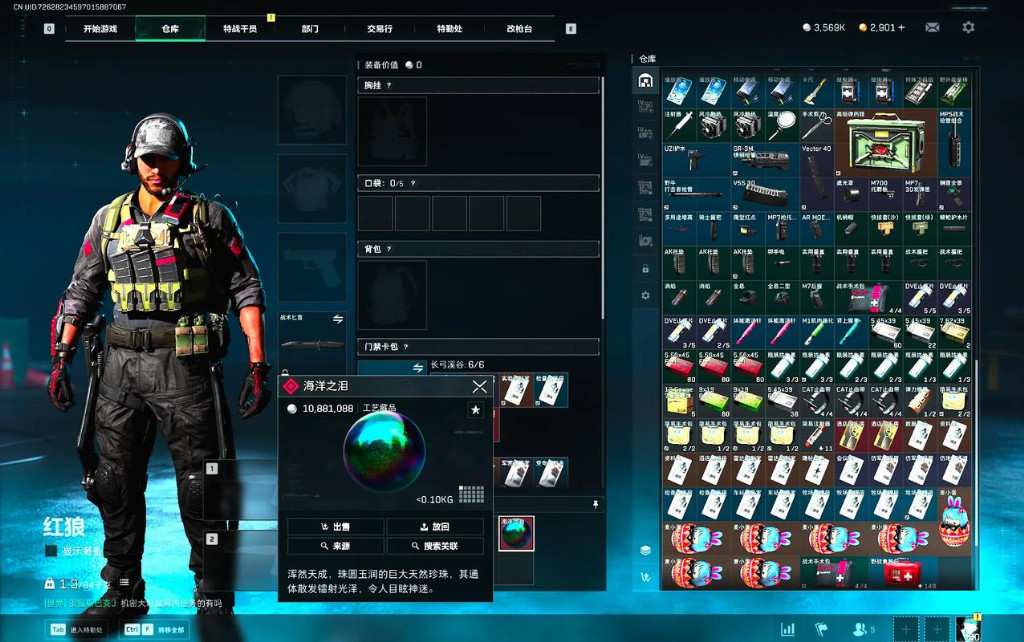Sell the item with the 出售 button
Viewport: 1024px width, 642px height.
335,526
